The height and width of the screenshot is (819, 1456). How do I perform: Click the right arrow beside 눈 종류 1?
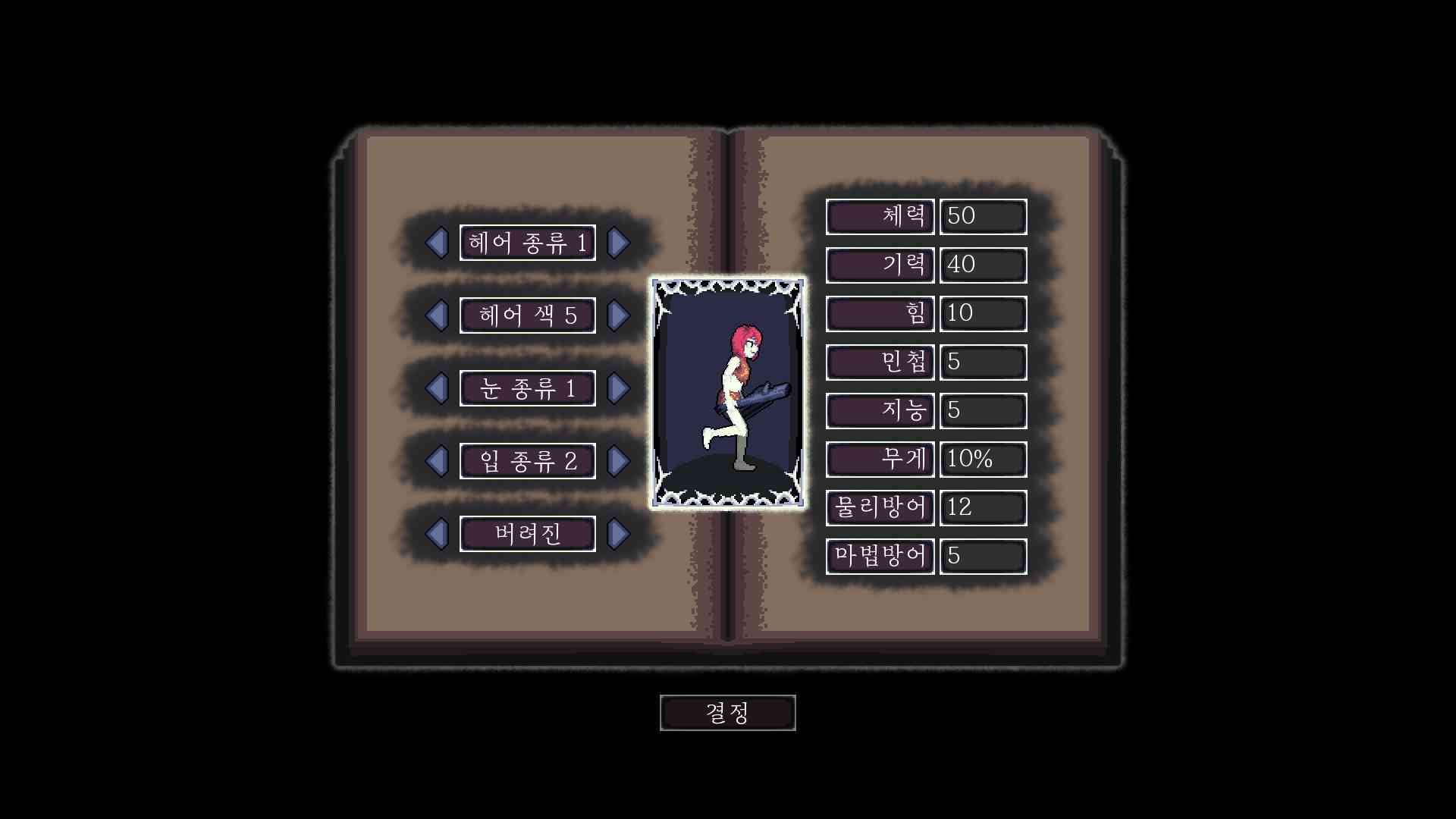620,388
